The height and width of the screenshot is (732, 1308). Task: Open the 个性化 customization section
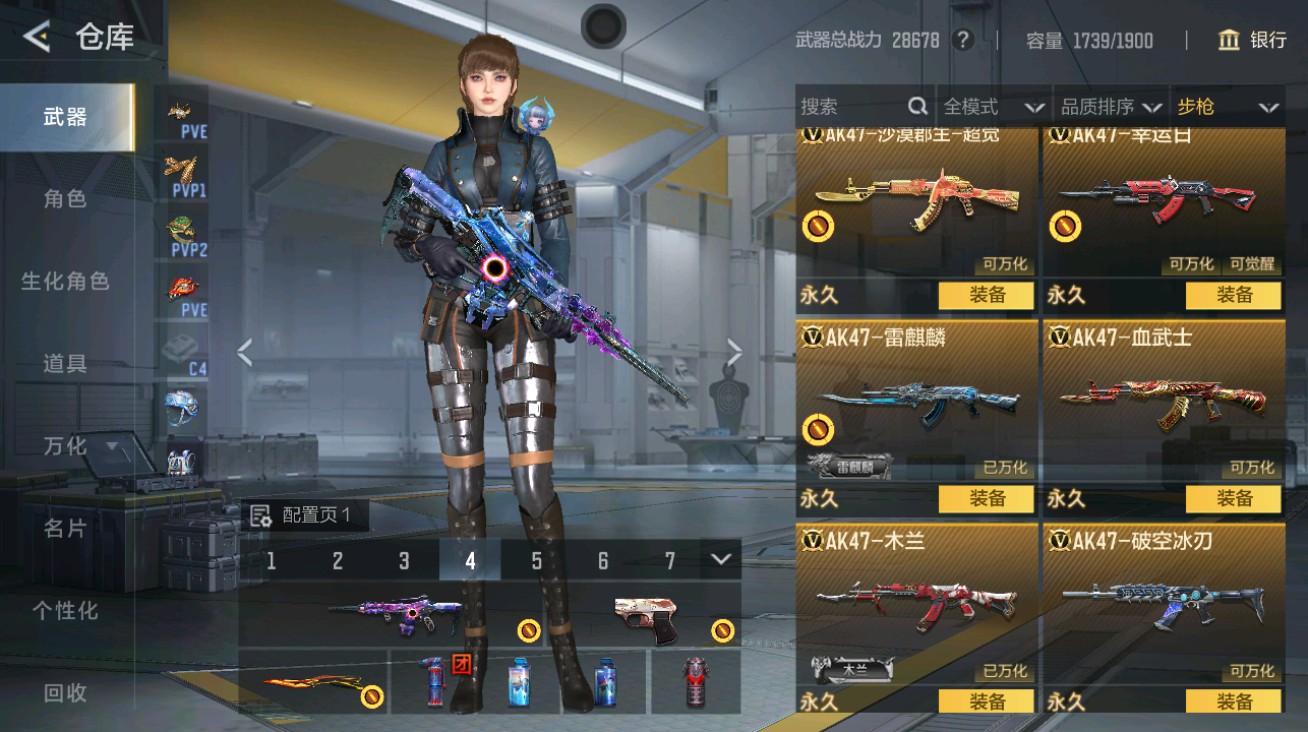tap(65, 610)
